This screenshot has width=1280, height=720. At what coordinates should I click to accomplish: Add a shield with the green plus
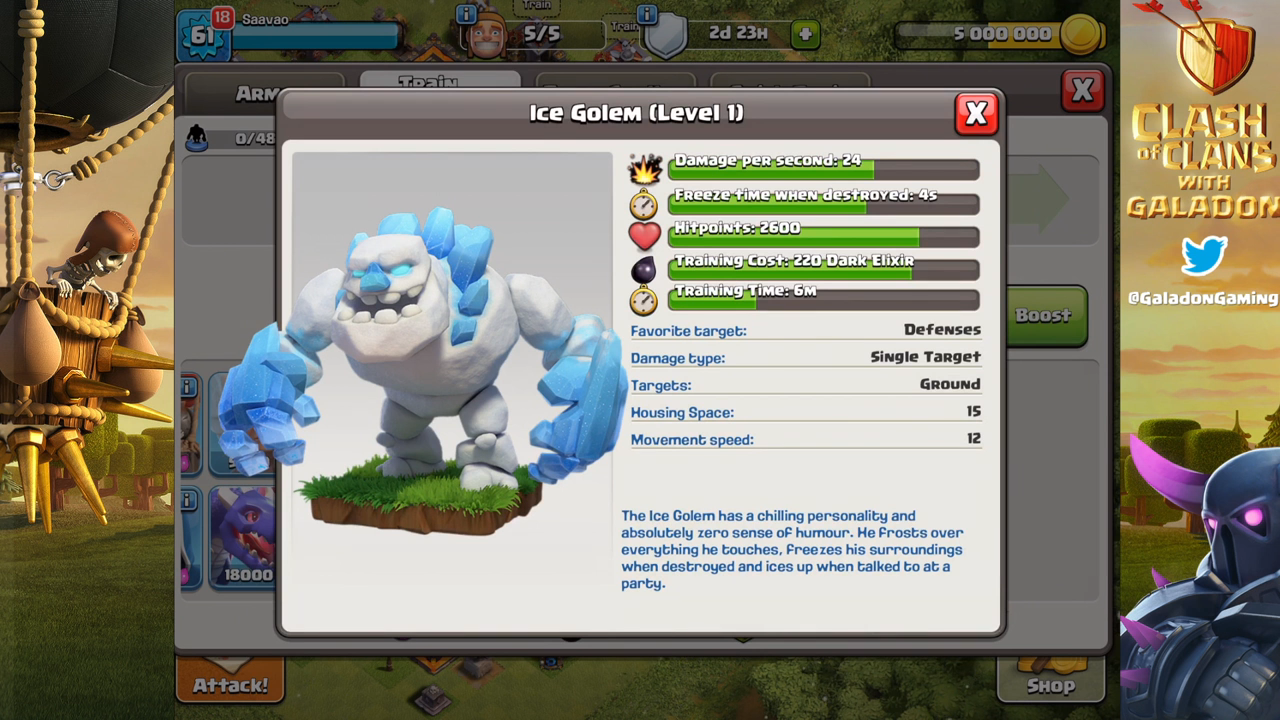tap(805, 35)
